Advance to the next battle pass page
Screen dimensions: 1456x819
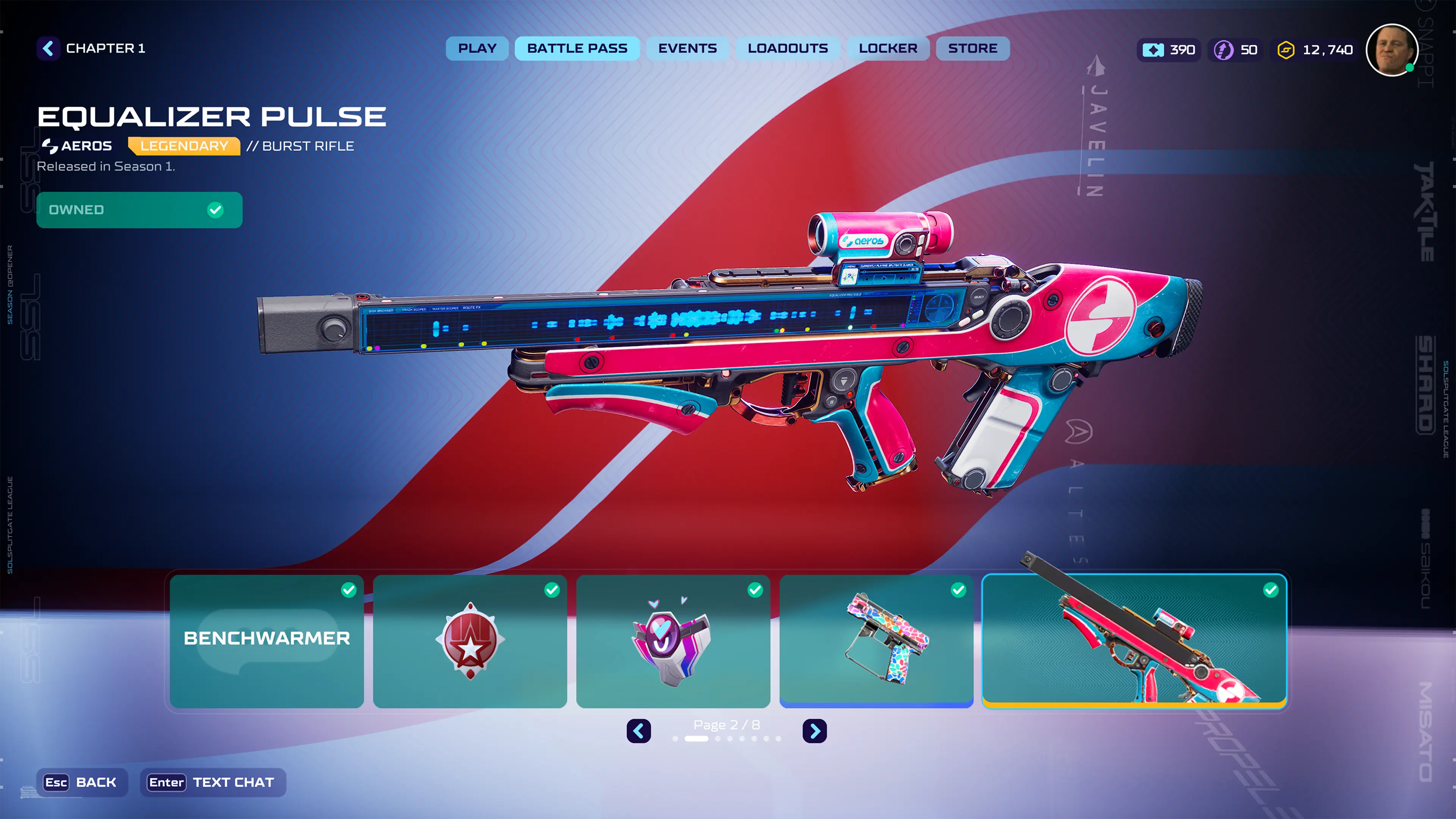(x=814, y=731)
